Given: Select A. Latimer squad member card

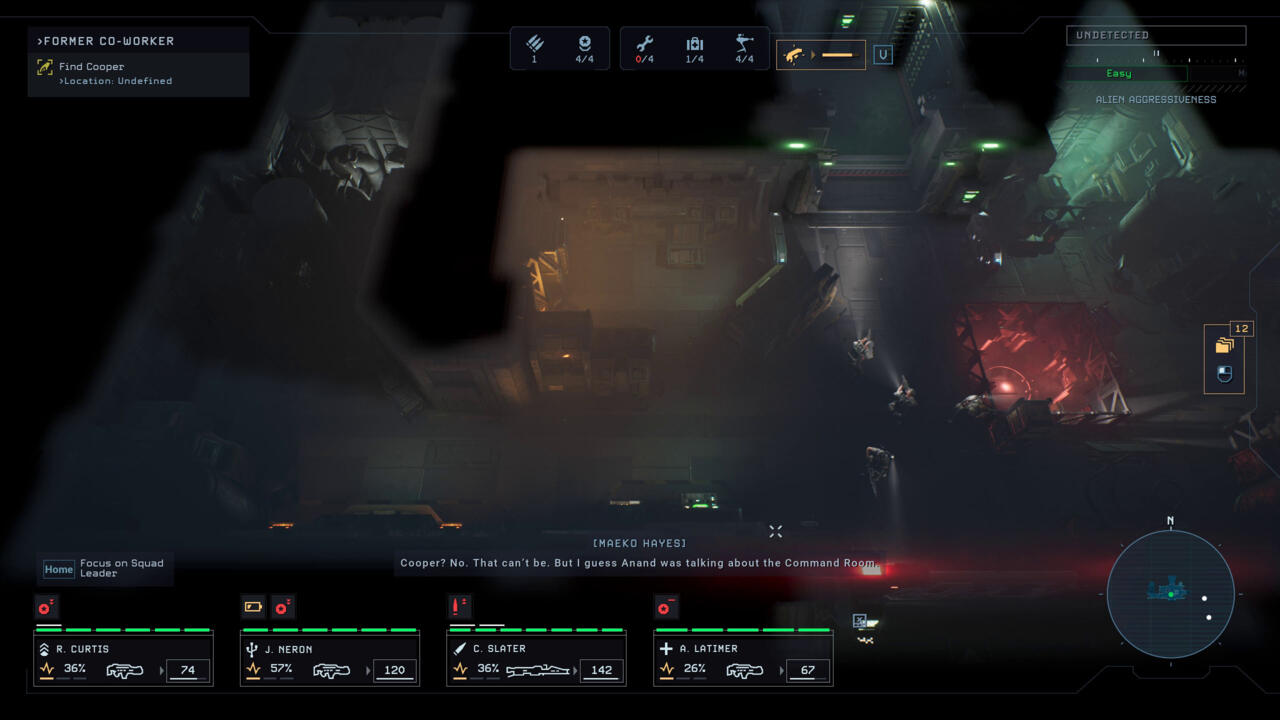Looking at the screenshot, I should click(743, 659).
